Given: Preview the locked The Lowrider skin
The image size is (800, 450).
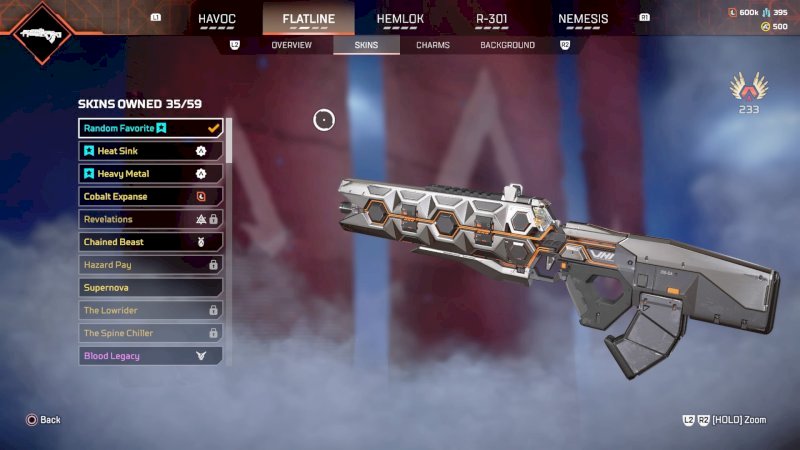Looking at the screenshot, I should pos(150,310).
